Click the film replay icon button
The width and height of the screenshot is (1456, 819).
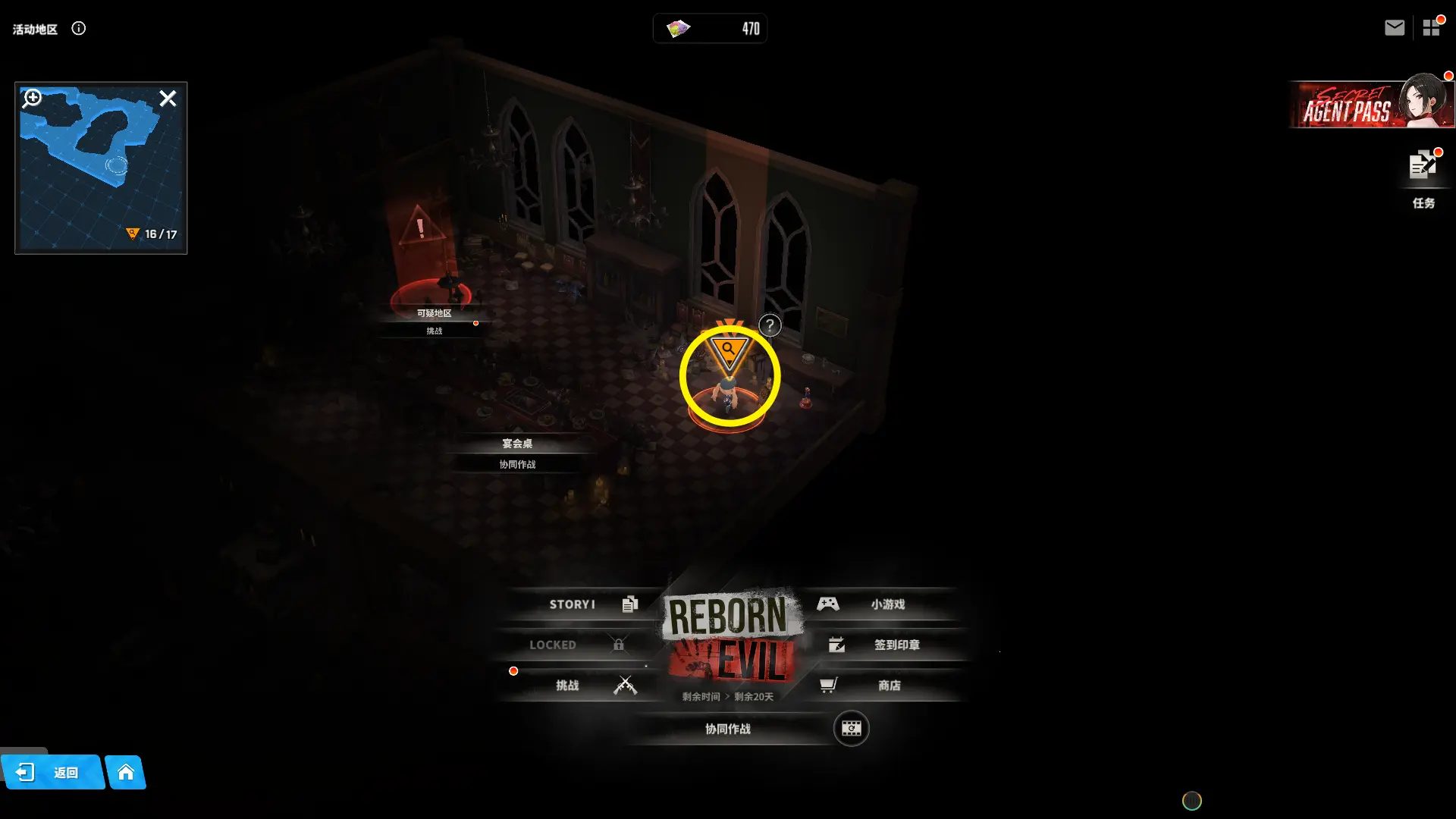[851, 729]
